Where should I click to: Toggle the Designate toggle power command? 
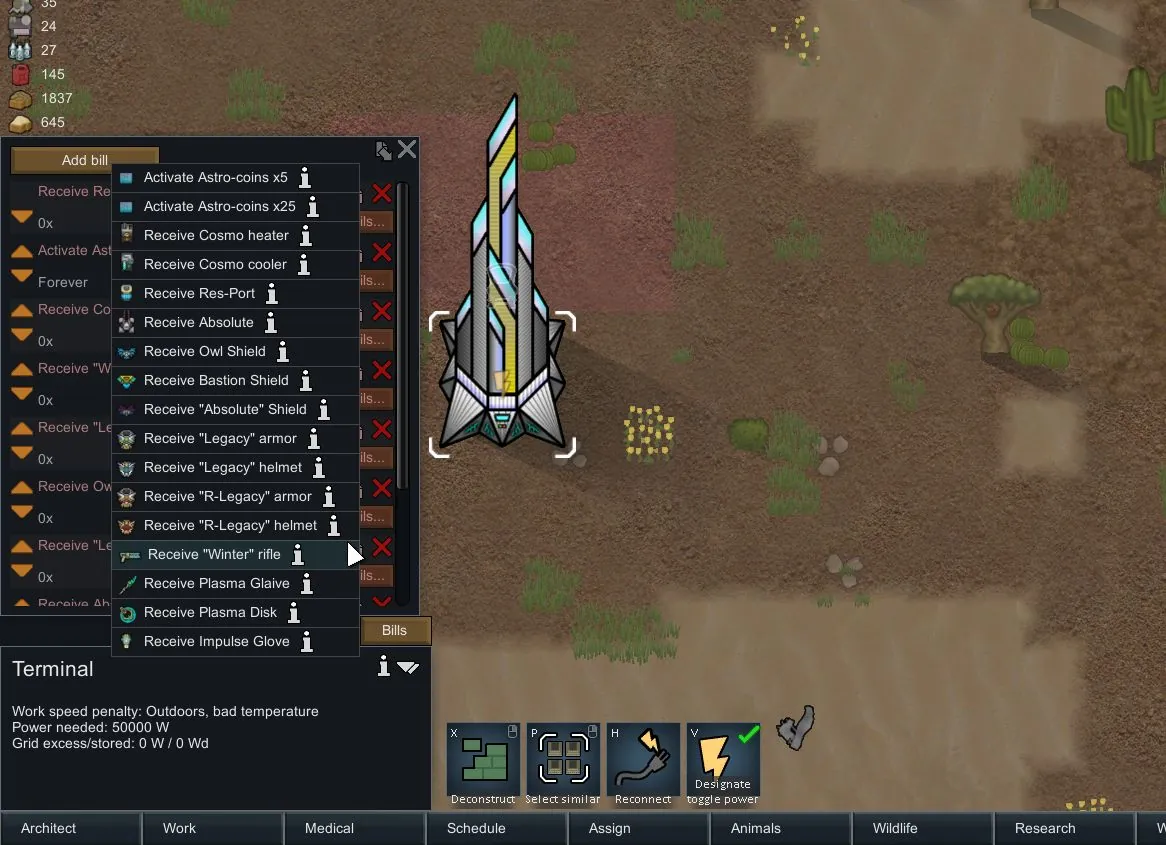pos(723,765)
